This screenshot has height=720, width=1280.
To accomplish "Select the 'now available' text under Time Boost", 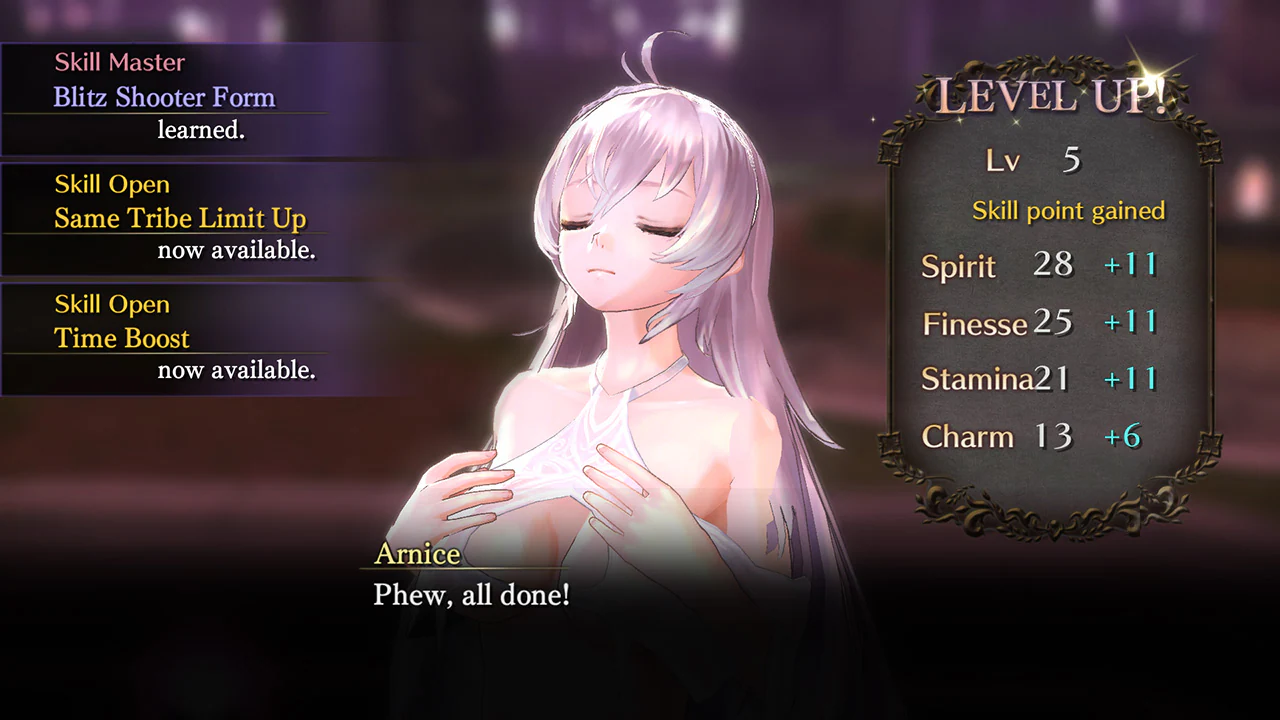I will (x=238, y=370).
